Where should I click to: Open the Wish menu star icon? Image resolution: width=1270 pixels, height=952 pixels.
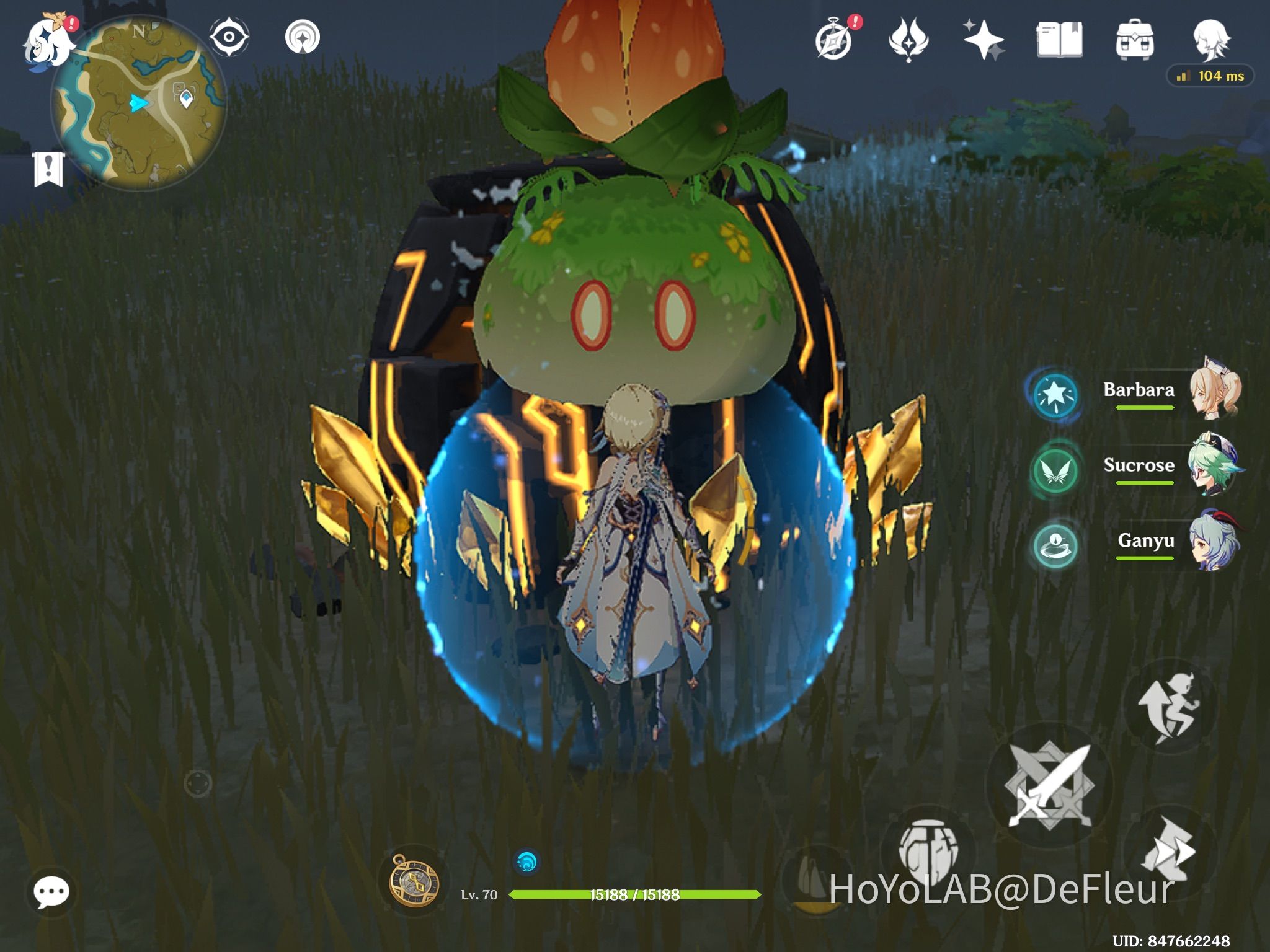(x=986, y=37)
